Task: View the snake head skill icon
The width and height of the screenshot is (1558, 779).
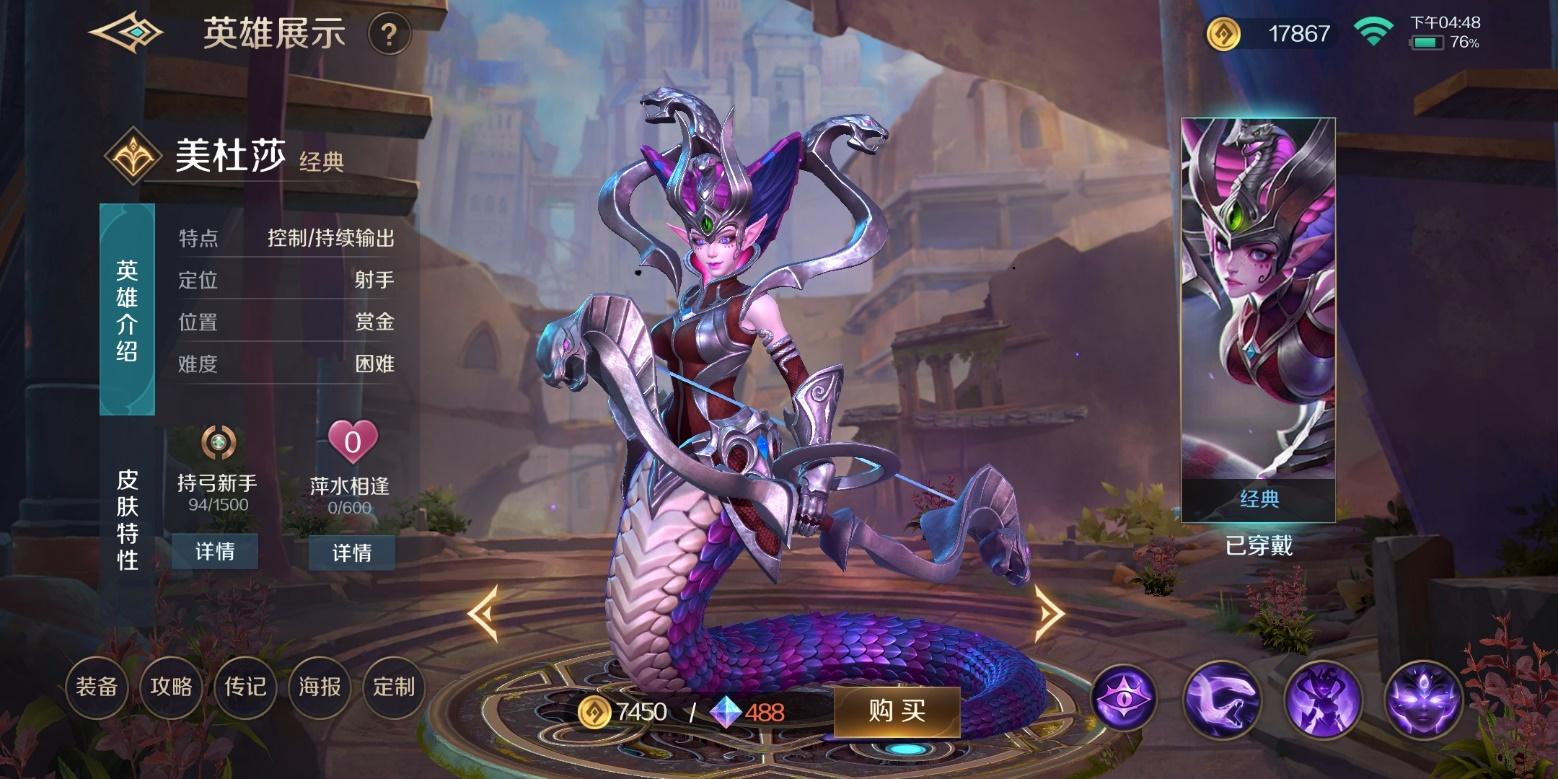Action: pos(1221,699)
